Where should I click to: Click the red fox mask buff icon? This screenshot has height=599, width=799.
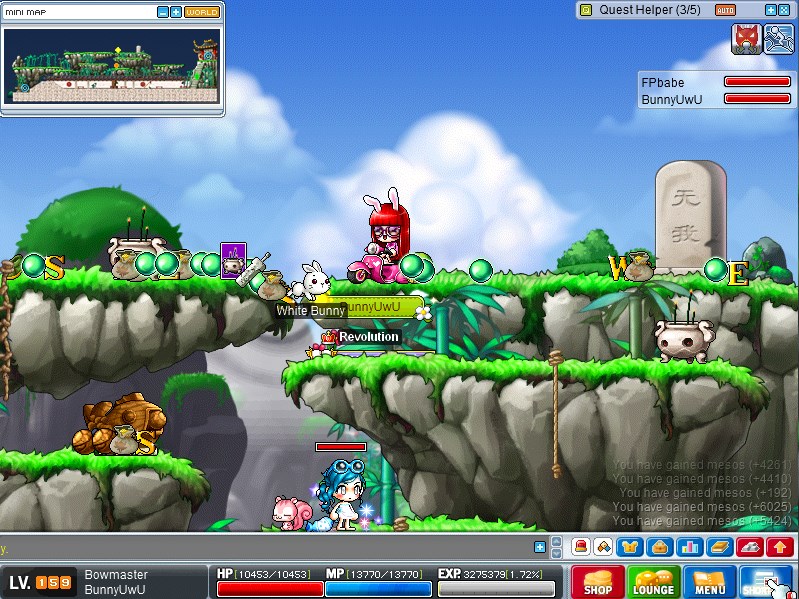point(746,38)
